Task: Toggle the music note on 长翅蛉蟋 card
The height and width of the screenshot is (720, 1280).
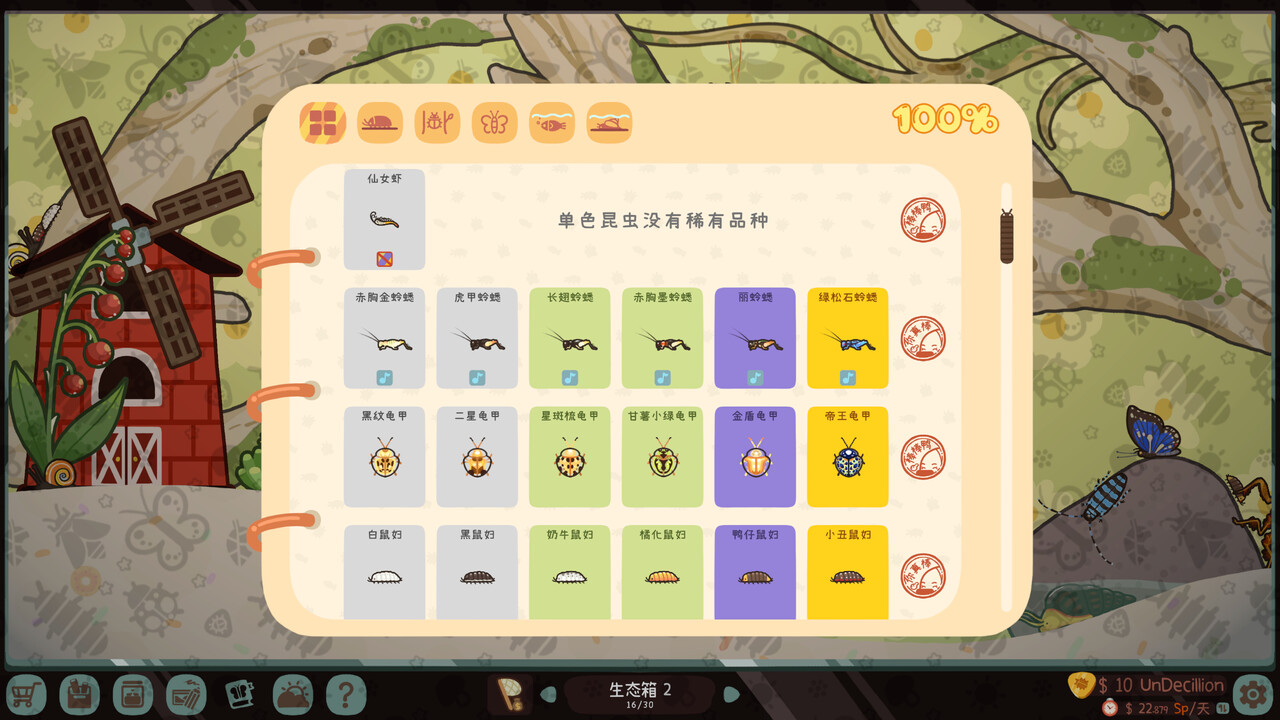Action: [570, 378]
